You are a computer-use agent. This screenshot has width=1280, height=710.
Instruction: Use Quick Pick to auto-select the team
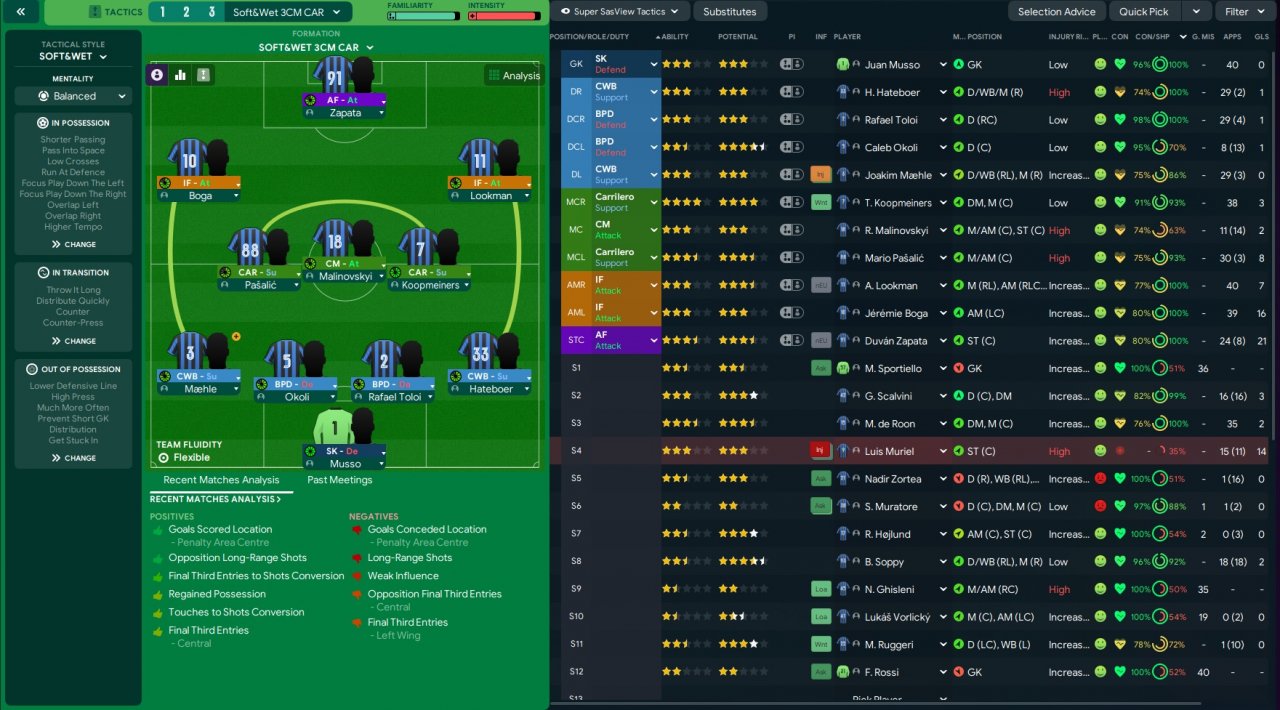[x=1144, y=12]
